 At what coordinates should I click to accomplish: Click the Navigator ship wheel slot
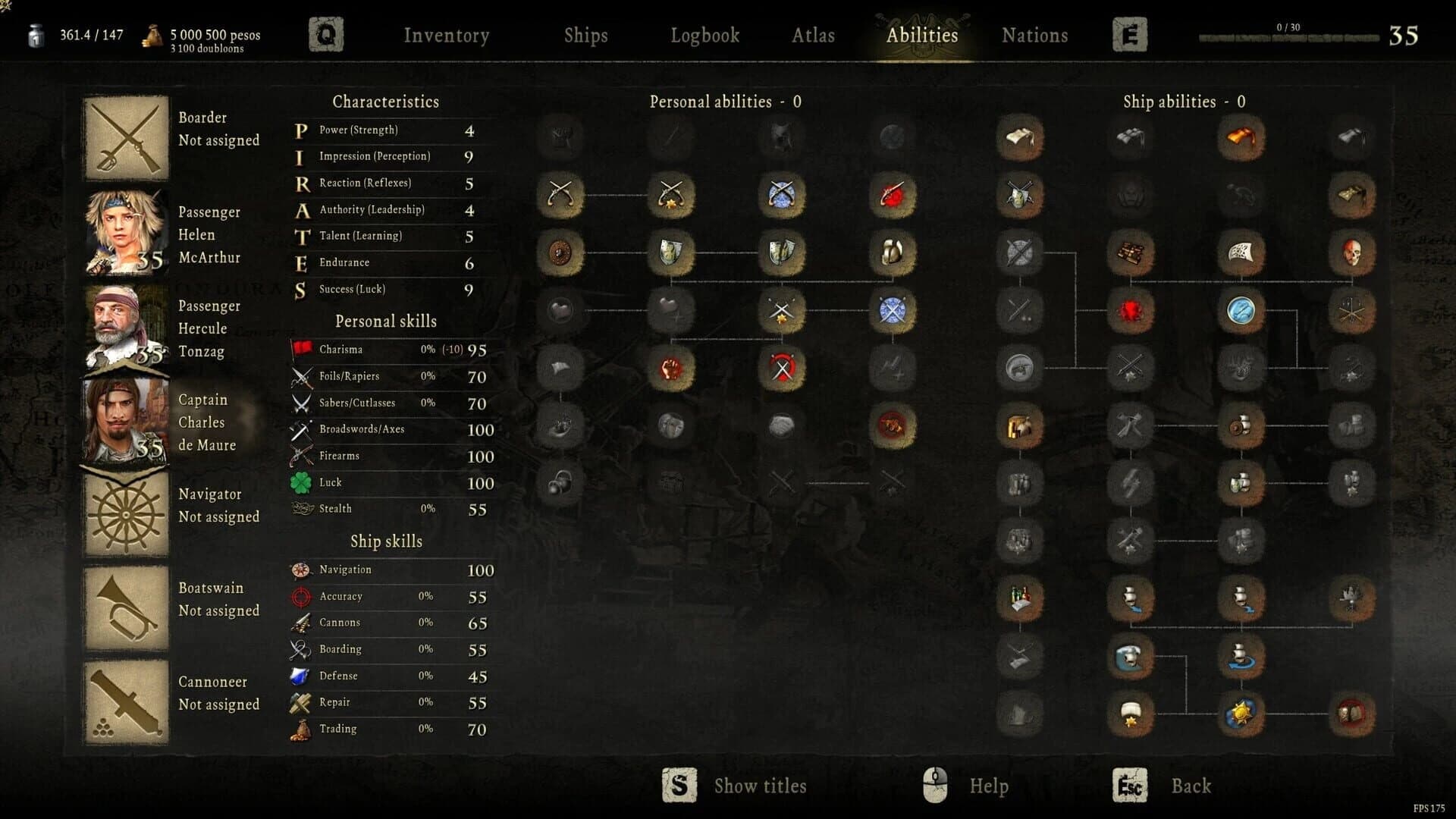126,514
